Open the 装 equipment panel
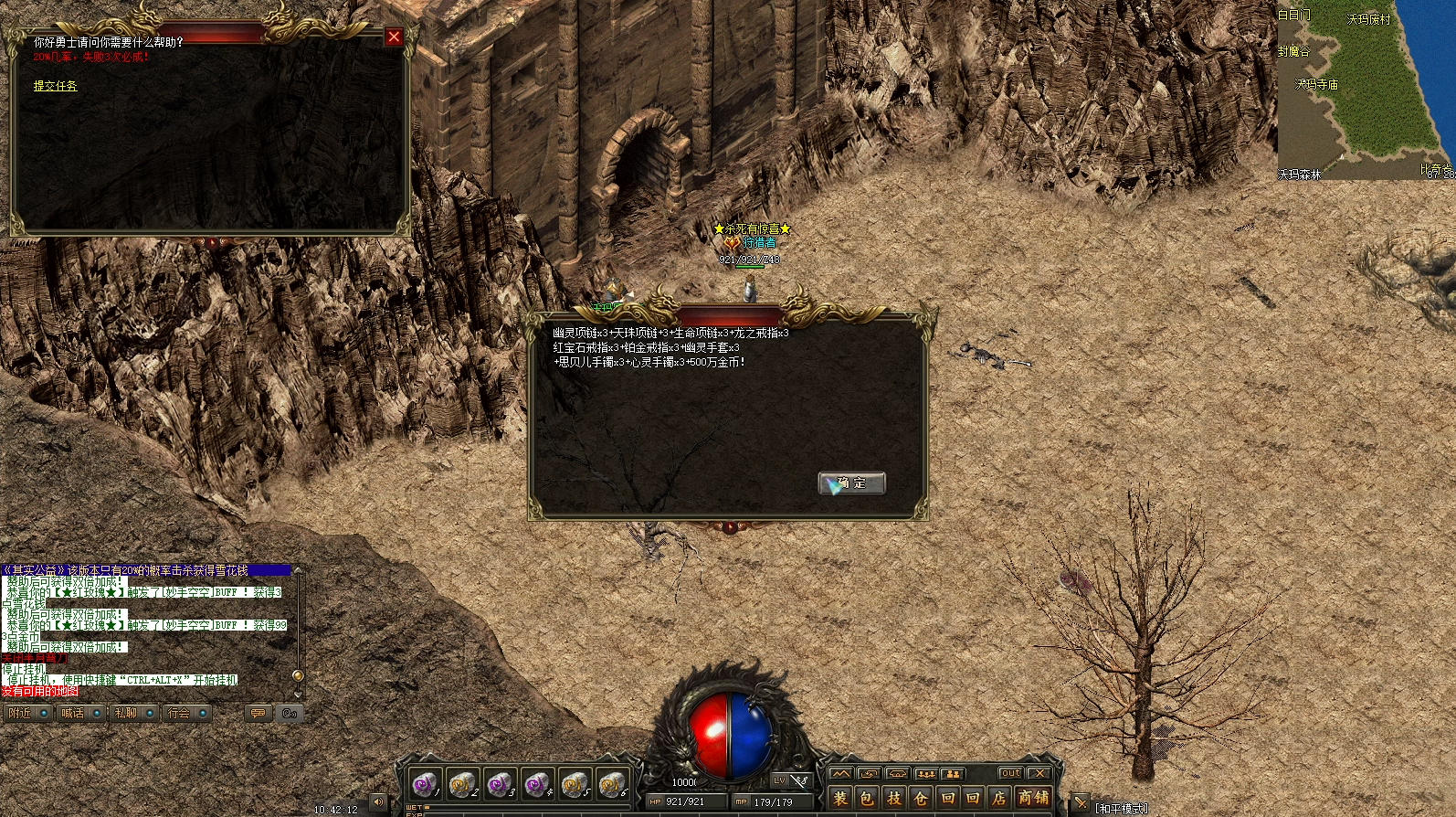 840,798
